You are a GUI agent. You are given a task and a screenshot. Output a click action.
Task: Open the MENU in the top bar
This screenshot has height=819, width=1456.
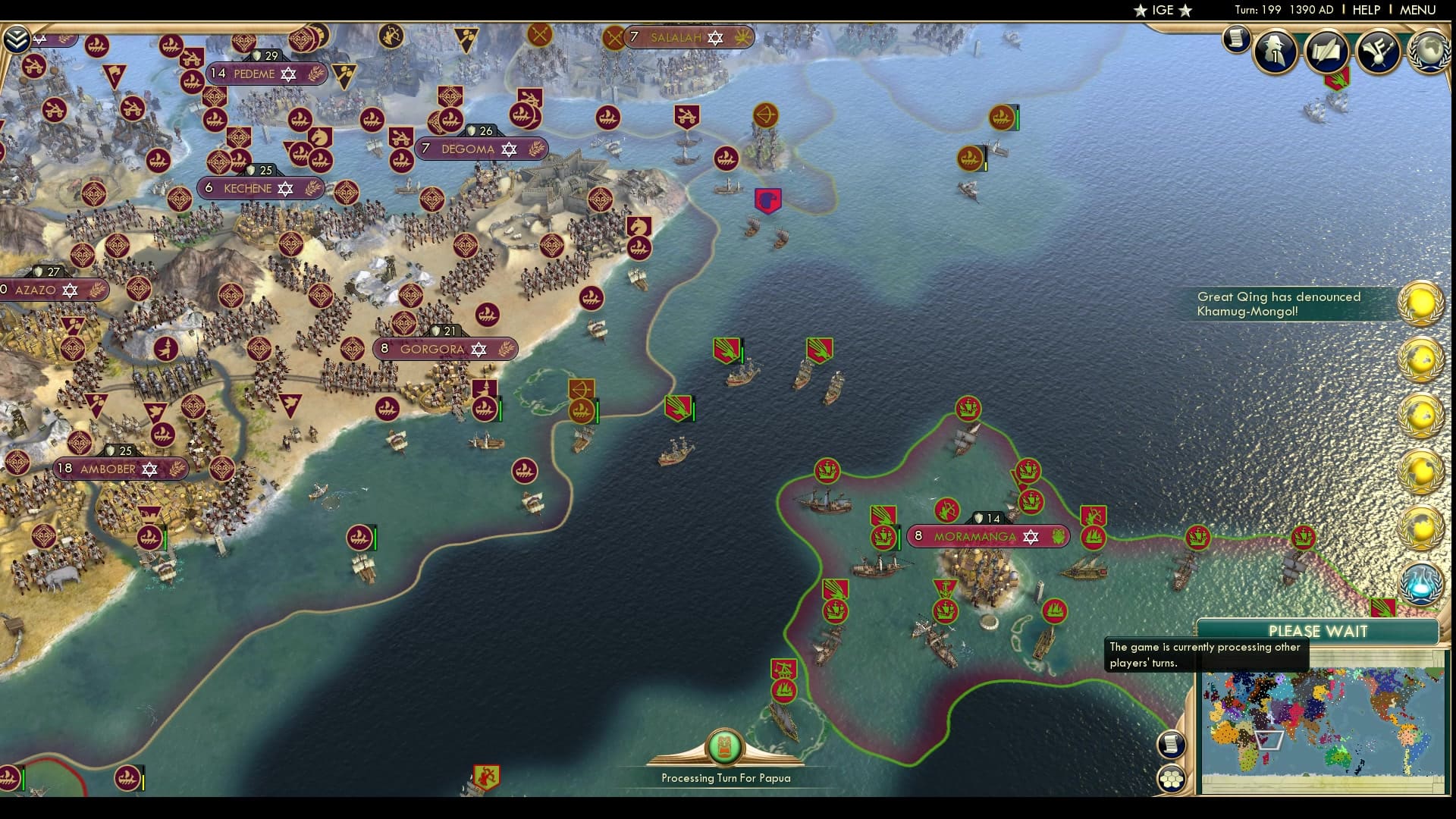pyautogui.click(x=1419, y=10)
